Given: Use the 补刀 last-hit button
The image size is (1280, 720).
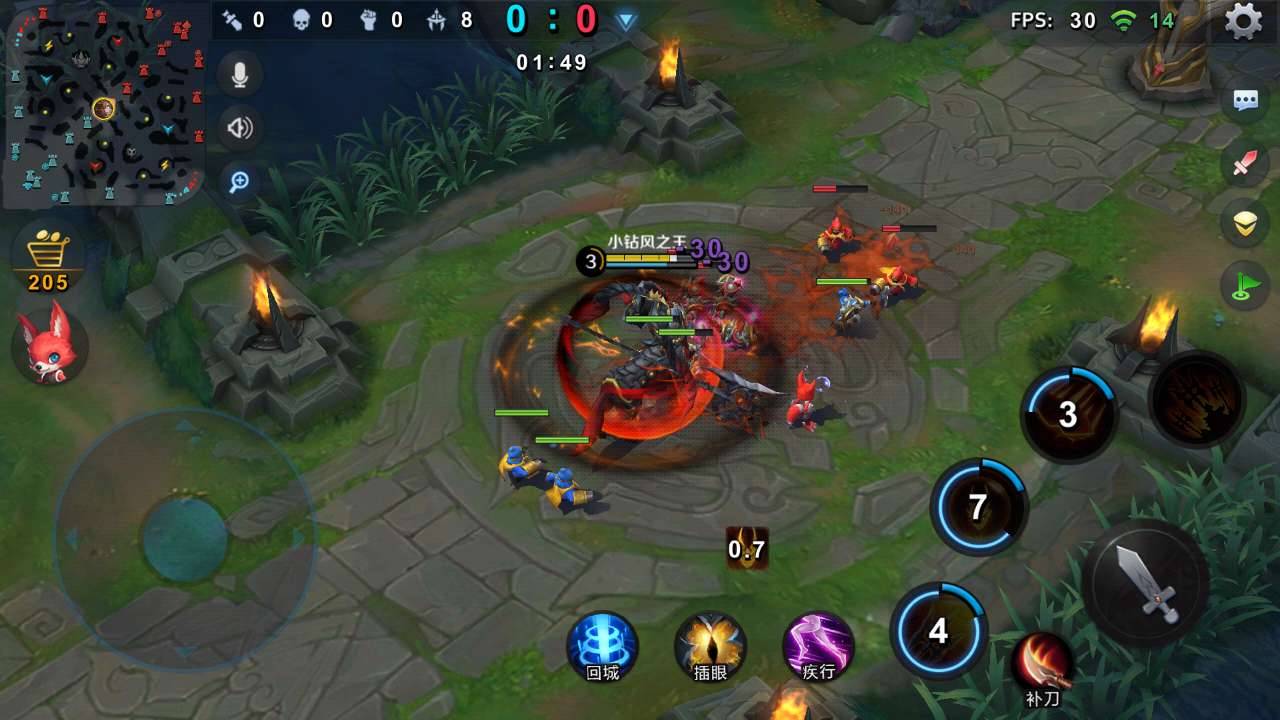Looking at the screenshot, I should point(1042,665).
